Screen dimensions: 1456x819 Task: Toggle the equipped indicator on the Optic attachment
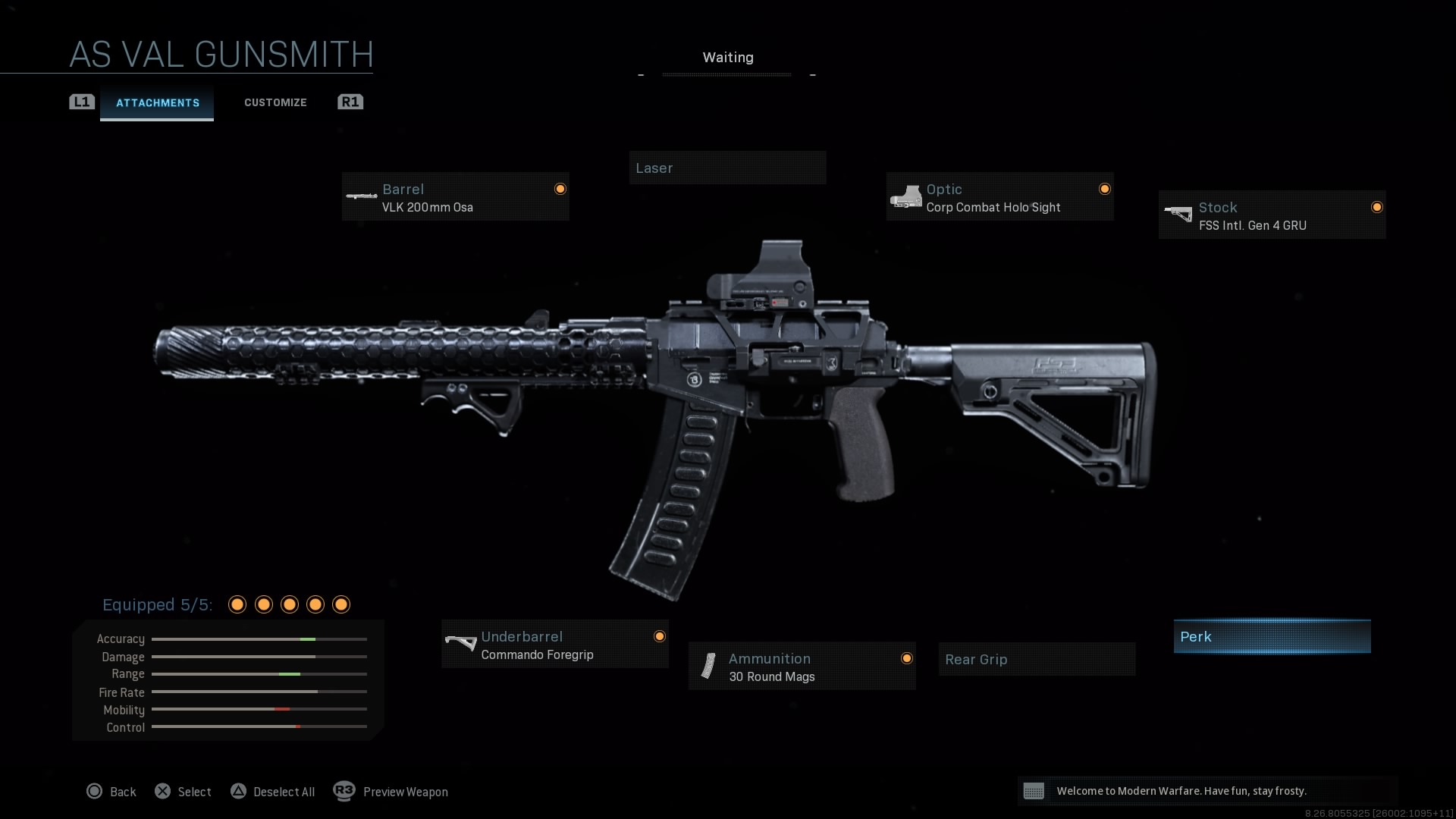click(x=1104, y=188)
